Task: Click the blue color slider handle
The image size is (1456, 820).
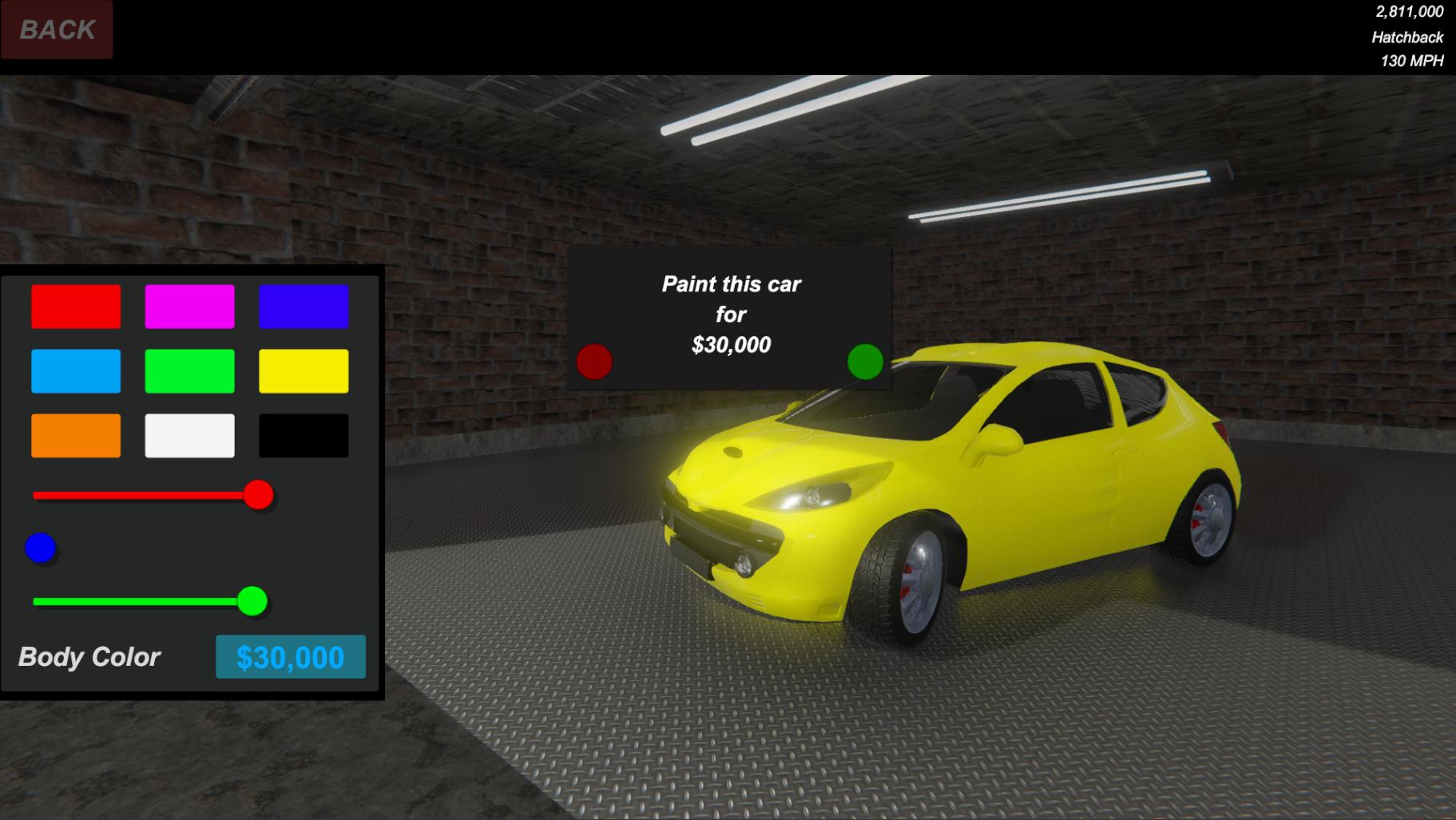Action: 41,548
